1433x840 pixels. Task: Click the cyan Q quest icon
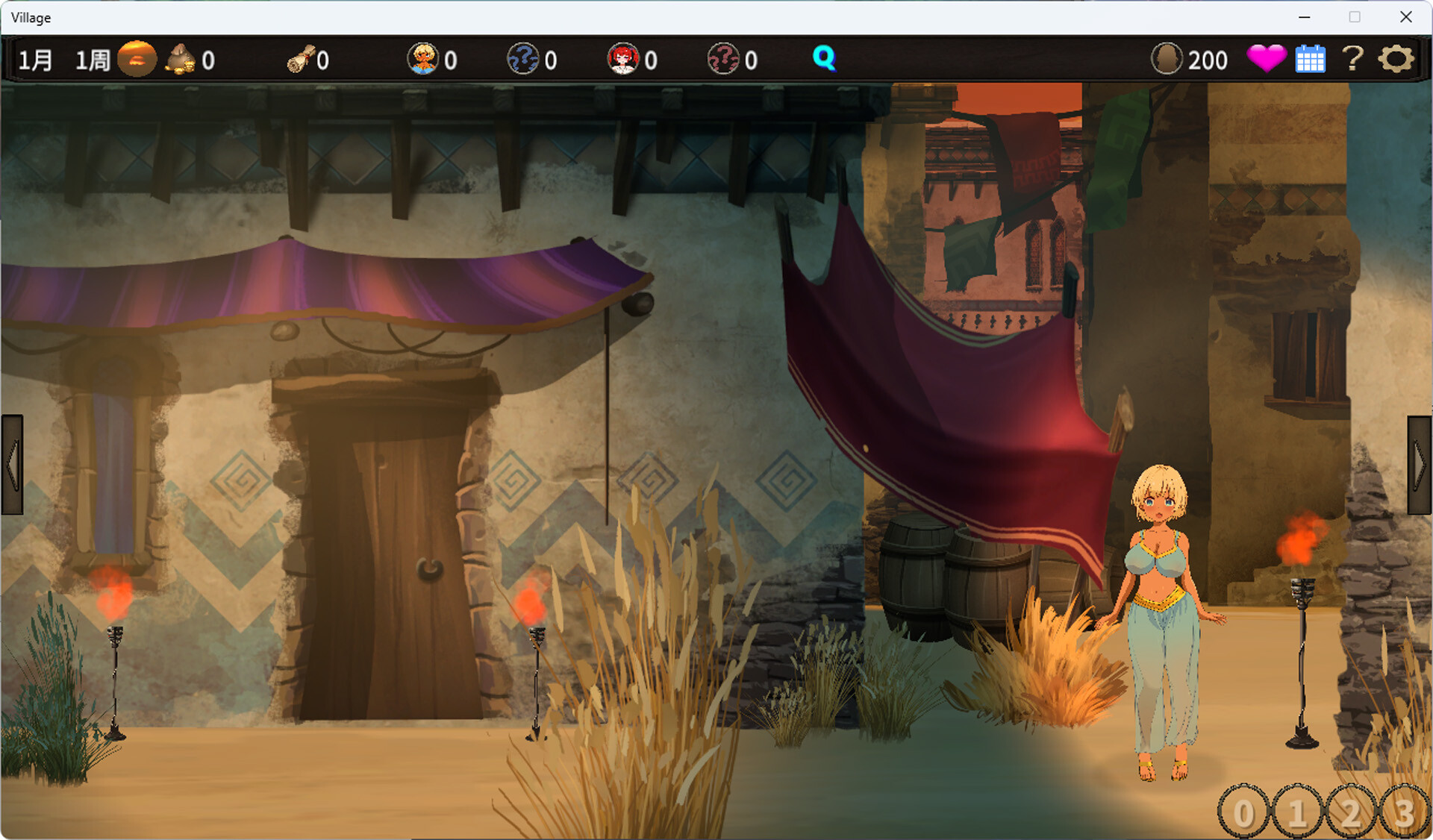pos(823,58)
